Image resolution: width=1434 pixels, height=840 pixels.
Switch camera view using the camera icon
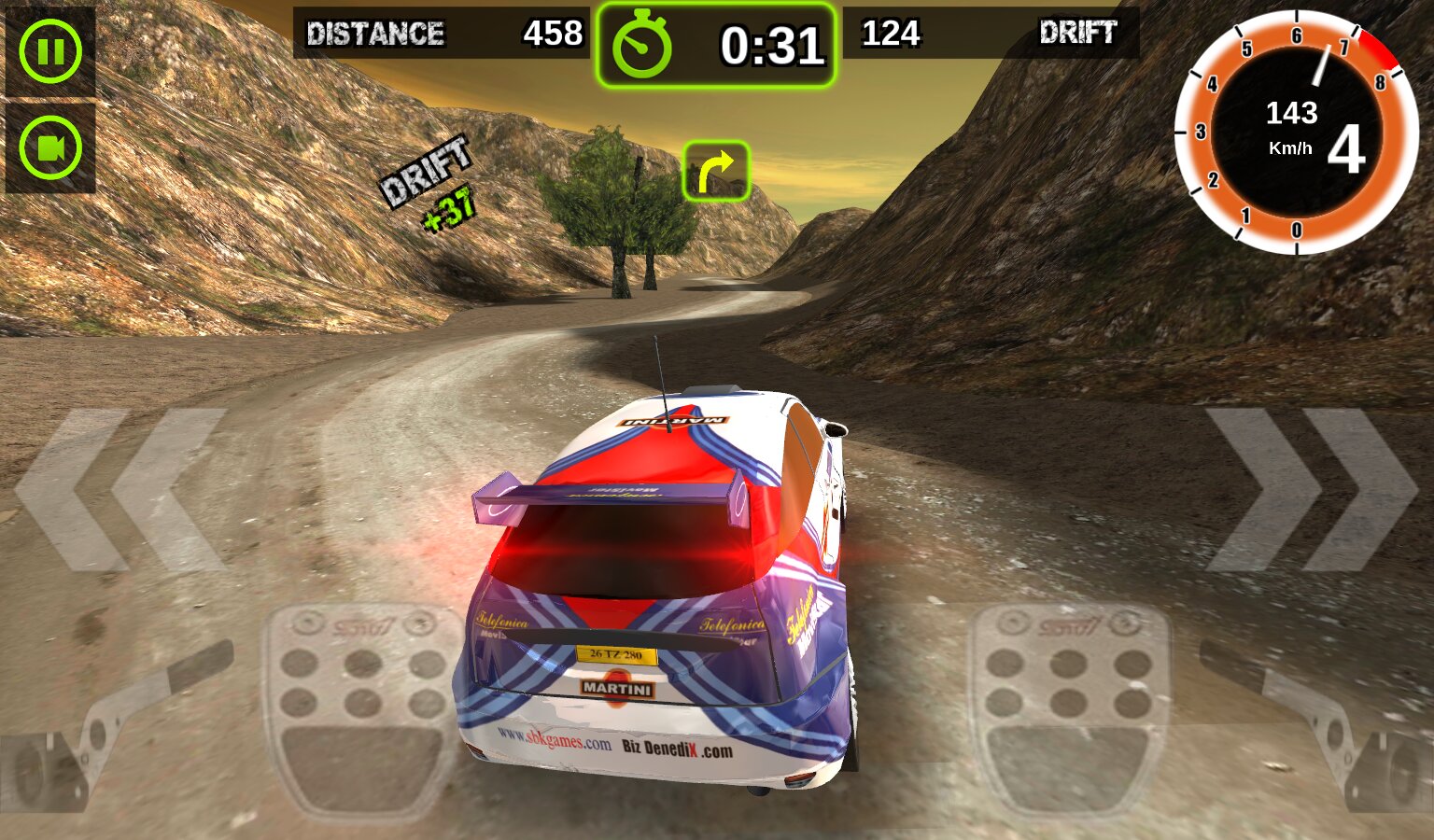50,147
